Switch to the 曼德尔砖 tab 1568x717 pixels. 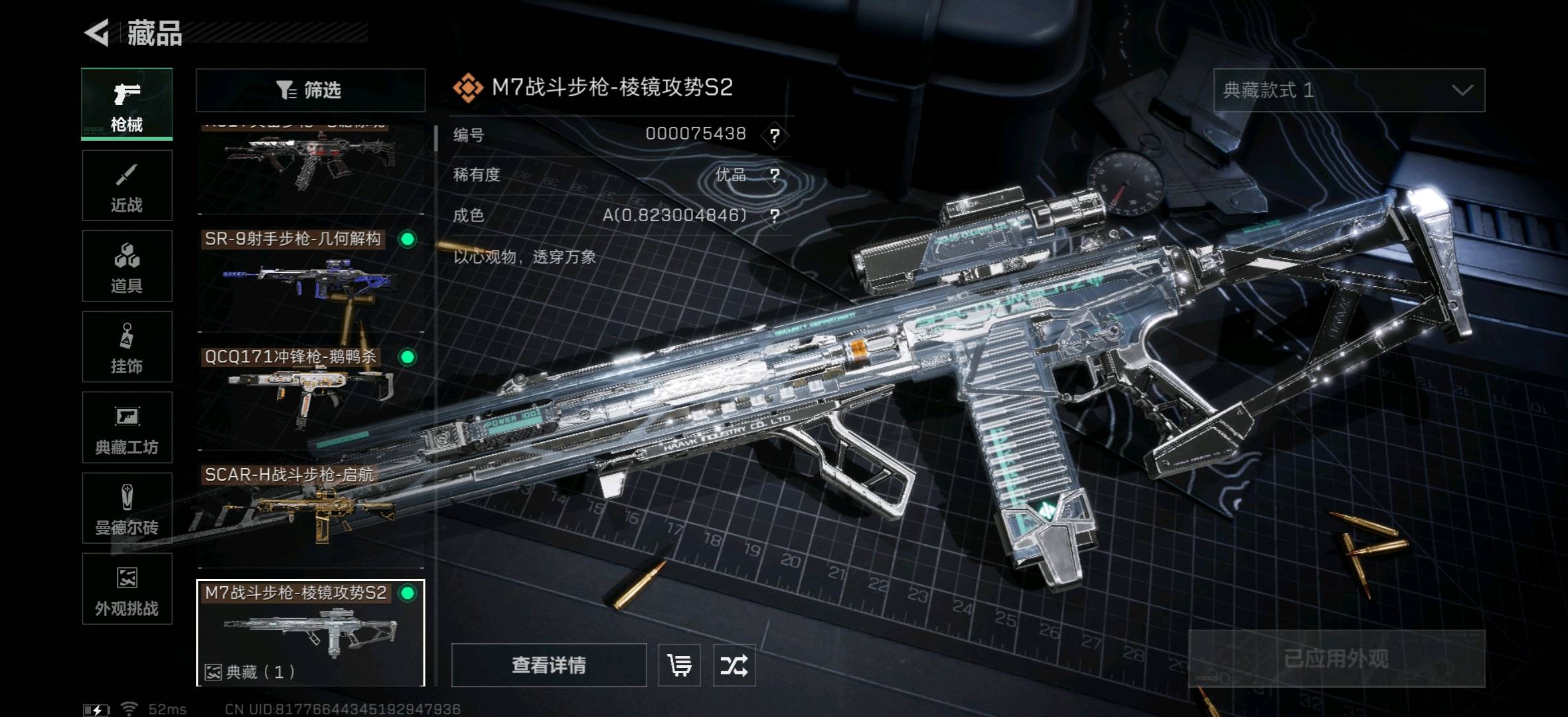pos(127,508)
